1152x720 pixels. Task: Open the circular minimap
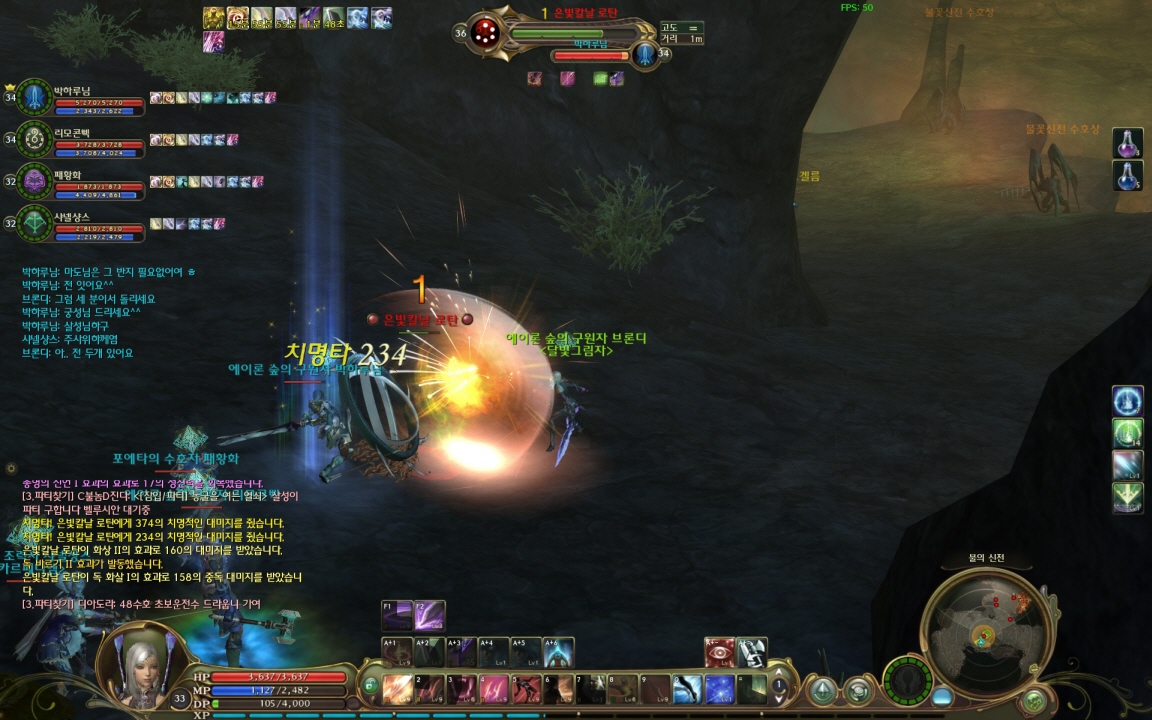986,630
